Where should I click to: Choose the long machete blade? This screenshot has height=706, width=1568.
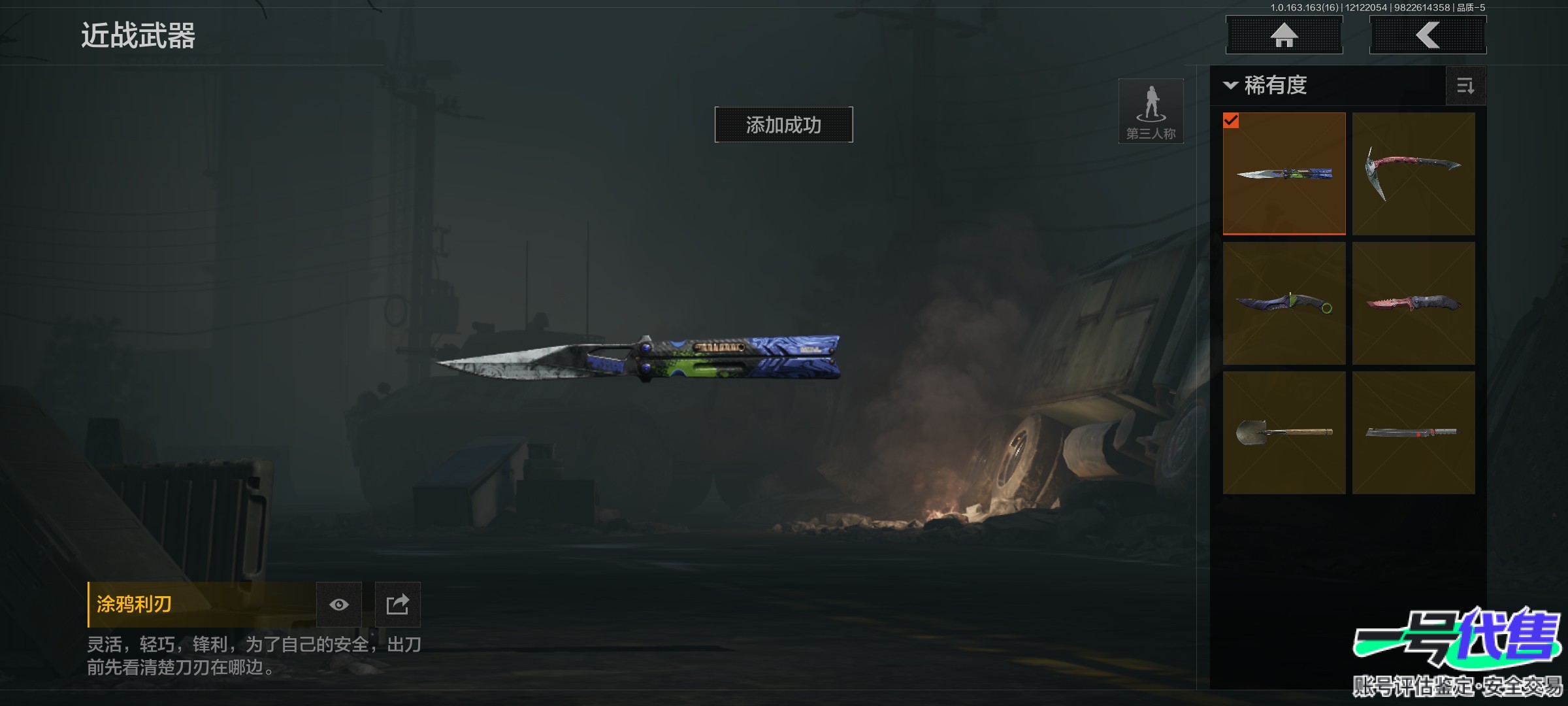(1413, 433)
